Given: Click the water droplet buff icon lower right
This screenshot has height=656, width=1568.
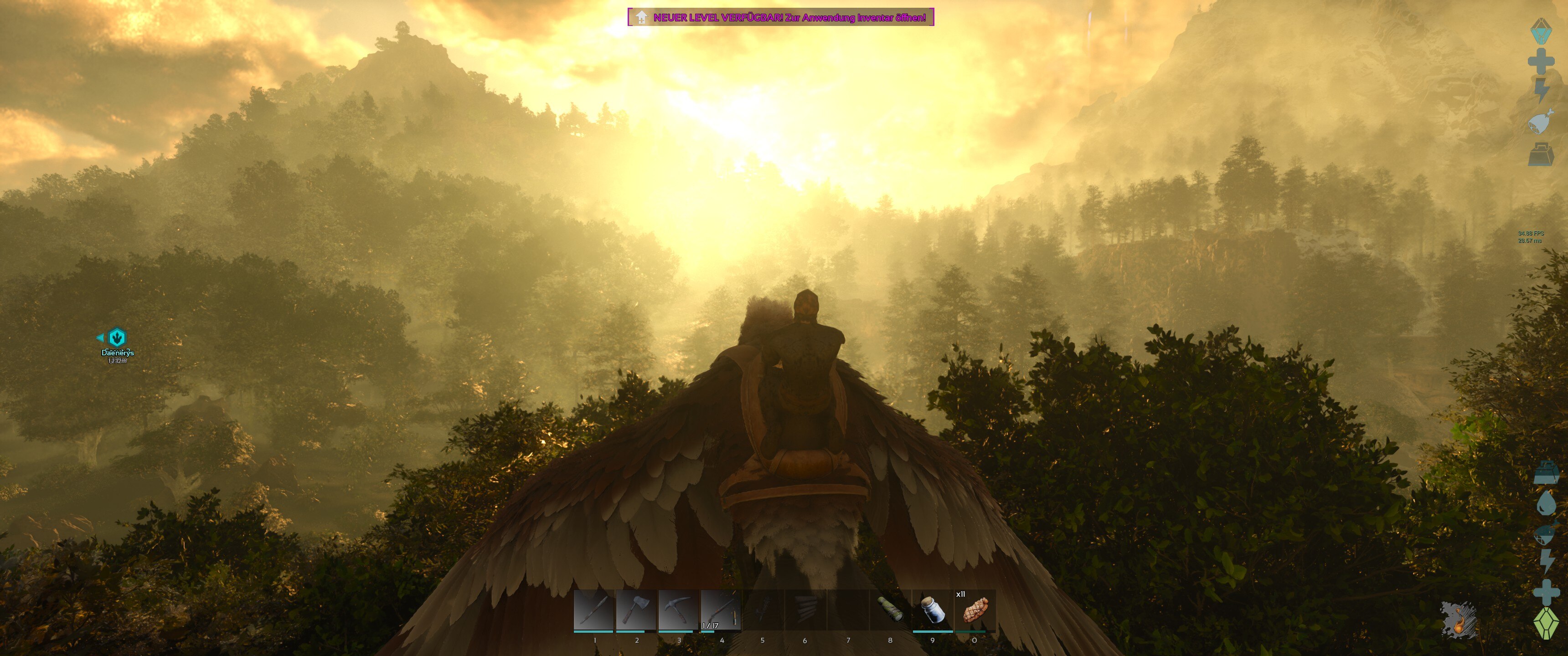Looking at the screenshot, I should 1547,502.
